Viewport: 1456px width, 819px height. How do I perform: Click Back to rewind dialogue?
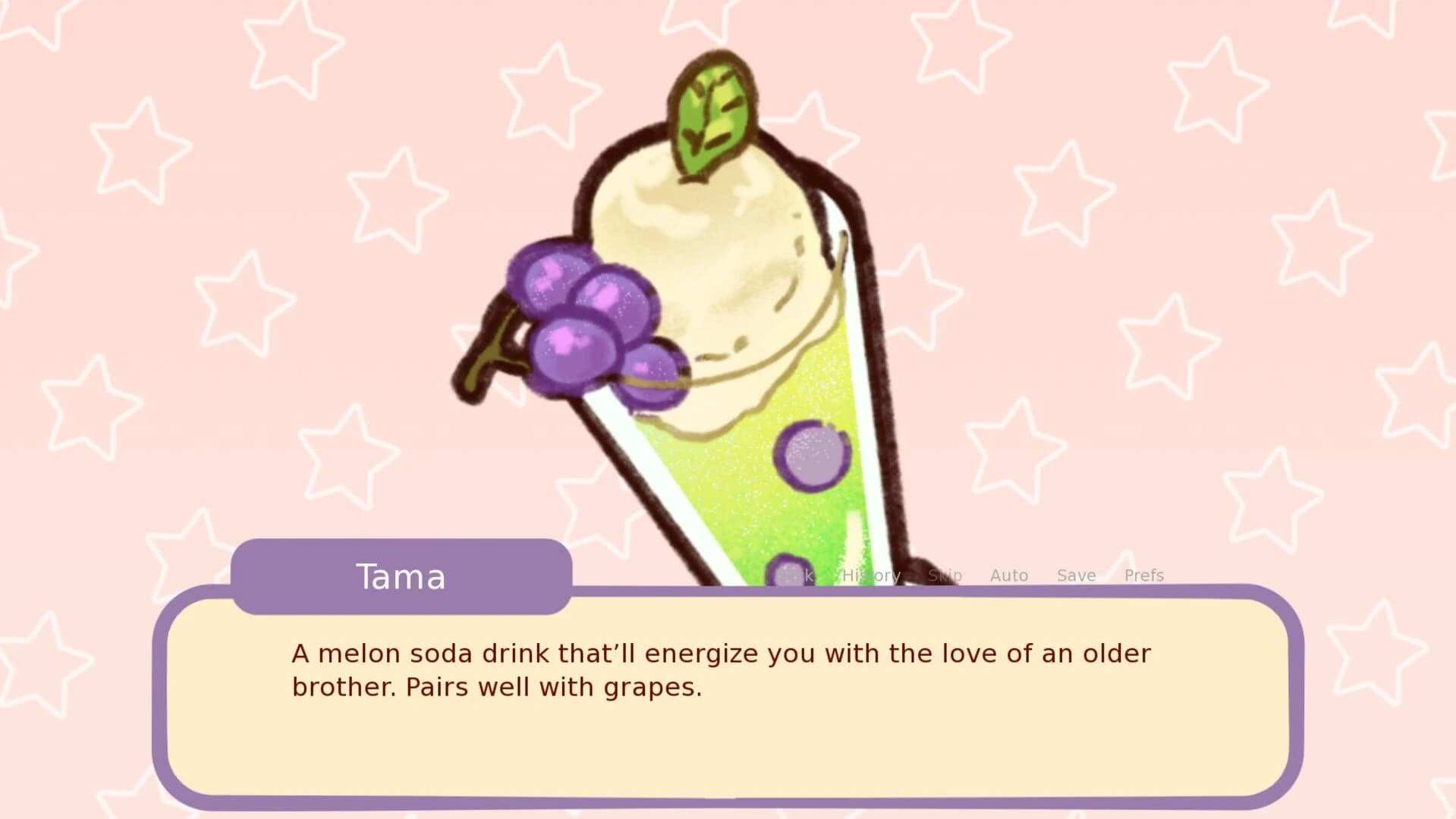[x=793, y=575]
